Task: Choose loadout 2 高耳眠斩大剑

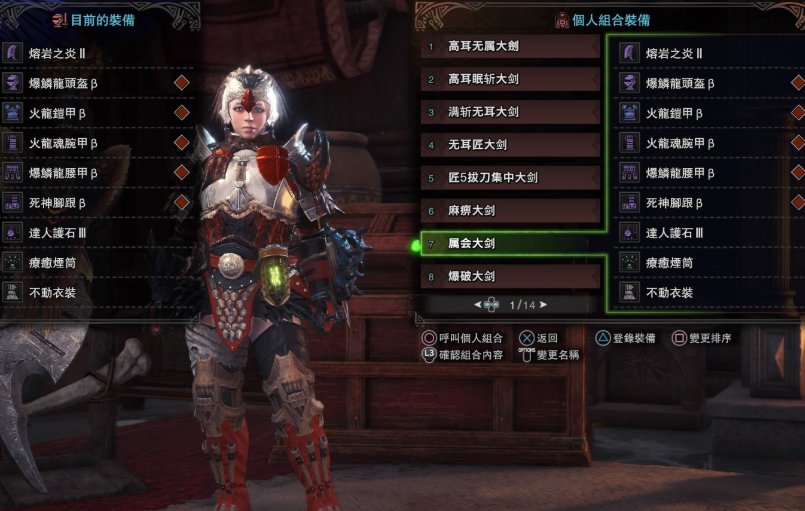Action: 510,80
